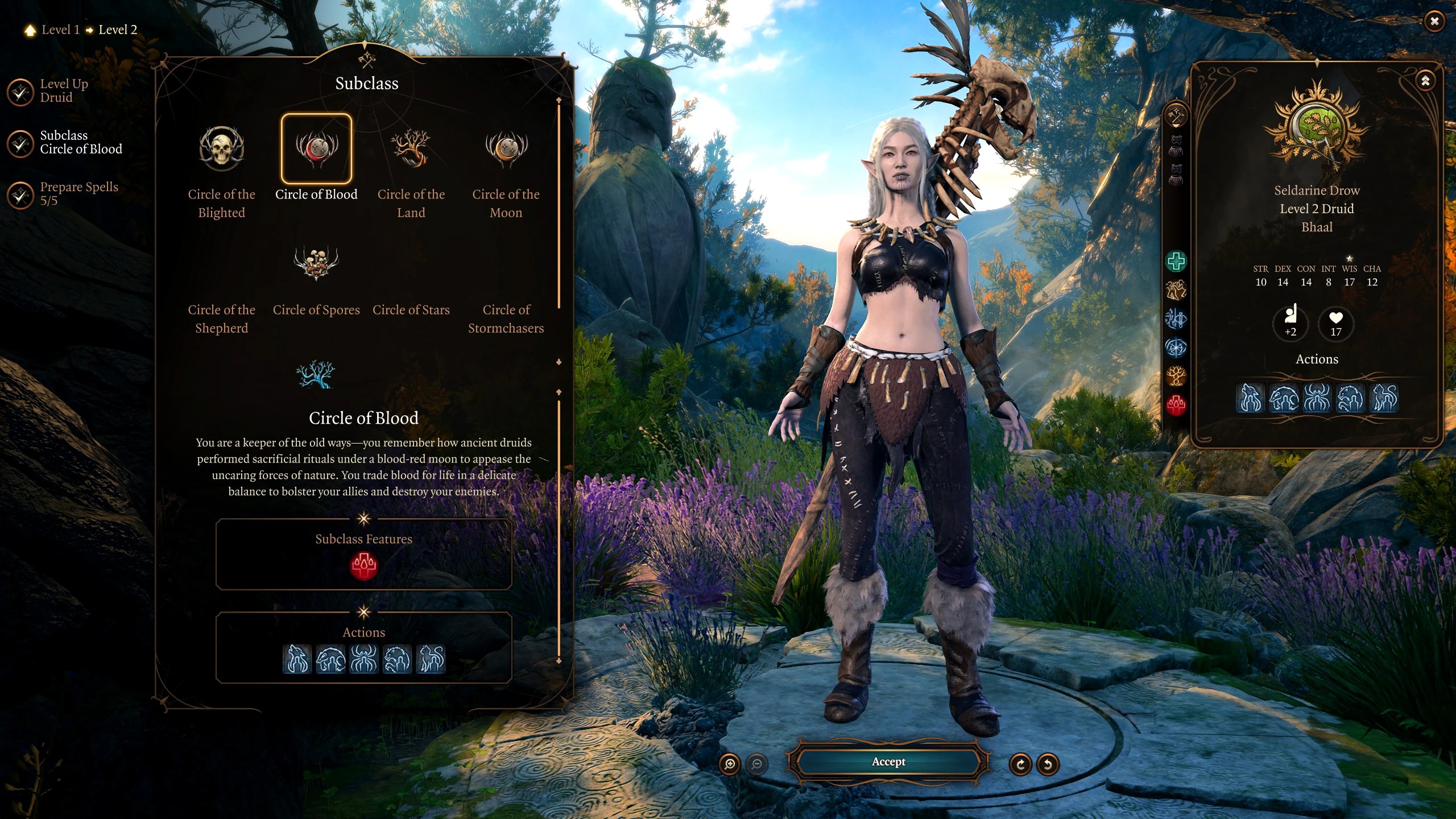This screenshot has height=819, width=1456.
Task: Choose the Circle of Blood subclass
Action: point(316,149)
